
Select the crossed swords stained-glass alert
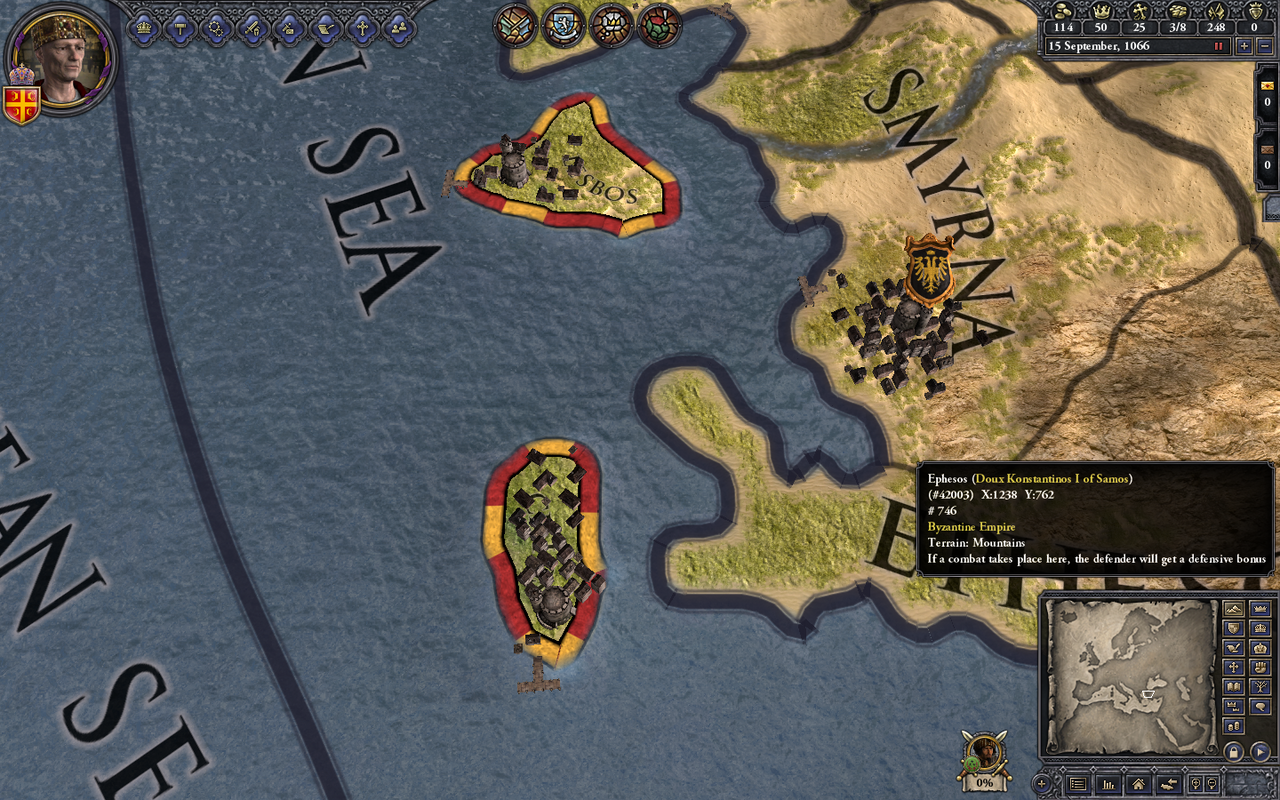[516, 26]
